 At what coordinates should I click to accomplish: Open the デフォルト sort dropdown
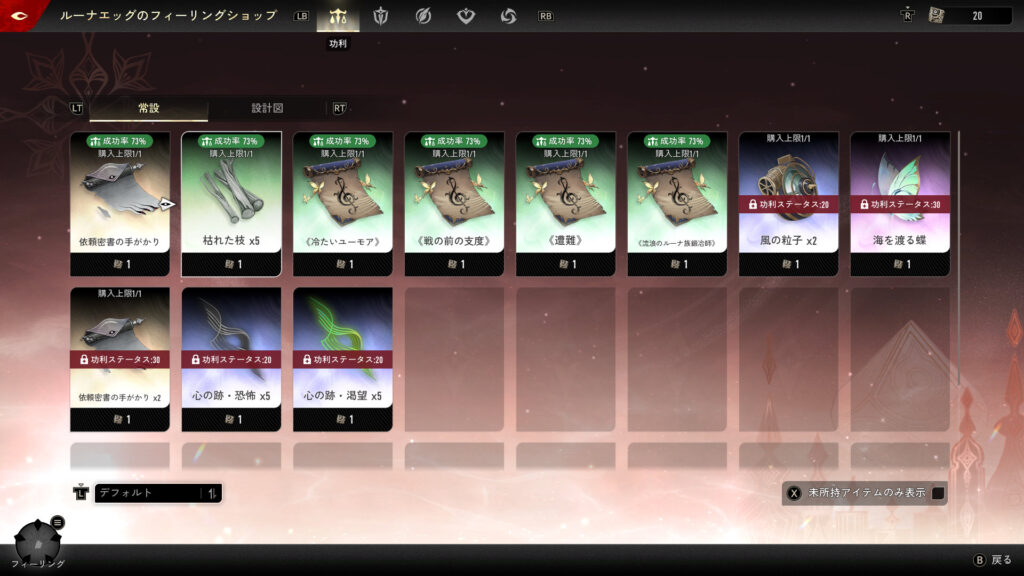tap(158, 493)
